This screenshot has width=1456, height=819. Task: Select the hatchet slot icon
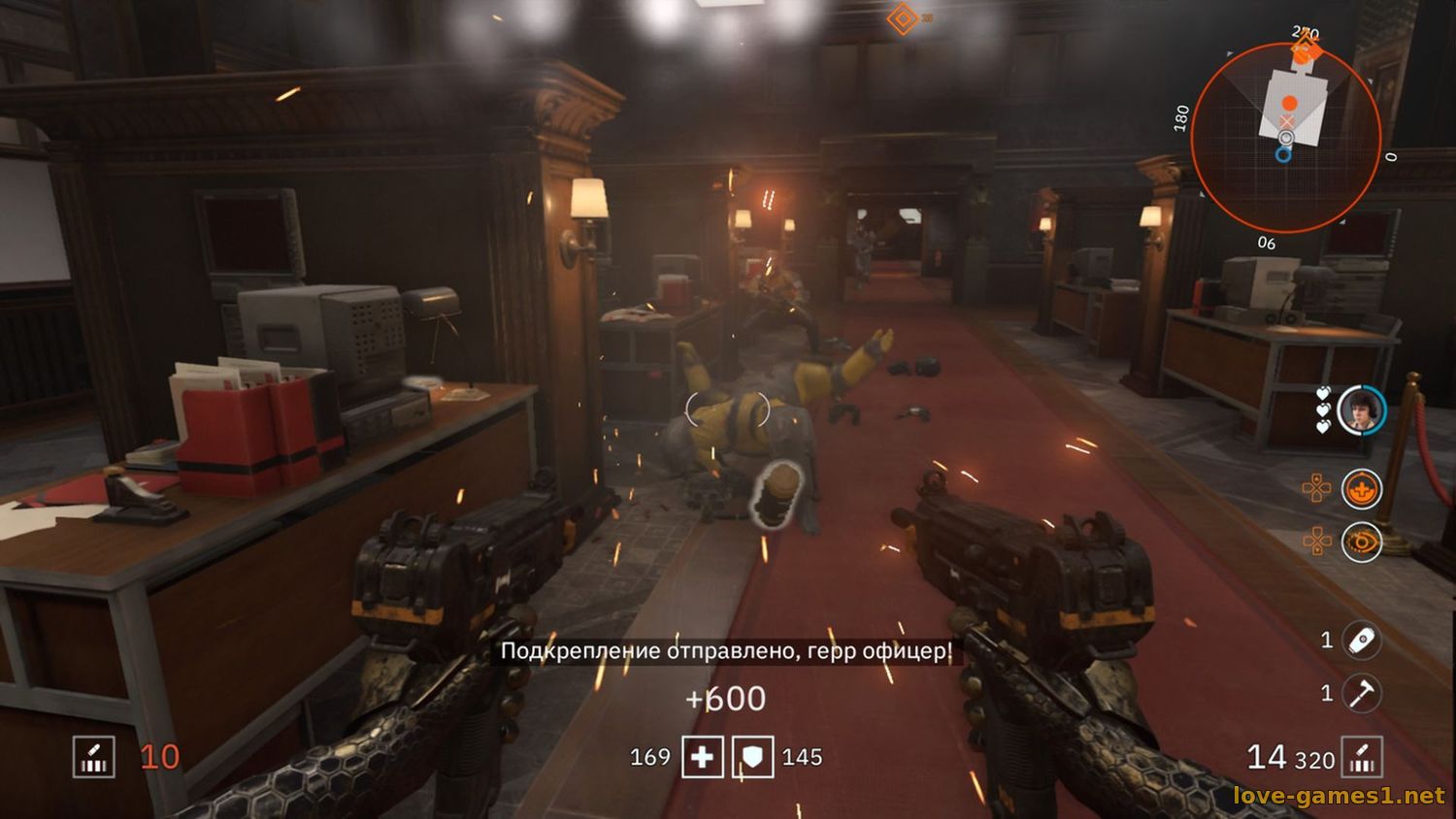point(1361,693)
